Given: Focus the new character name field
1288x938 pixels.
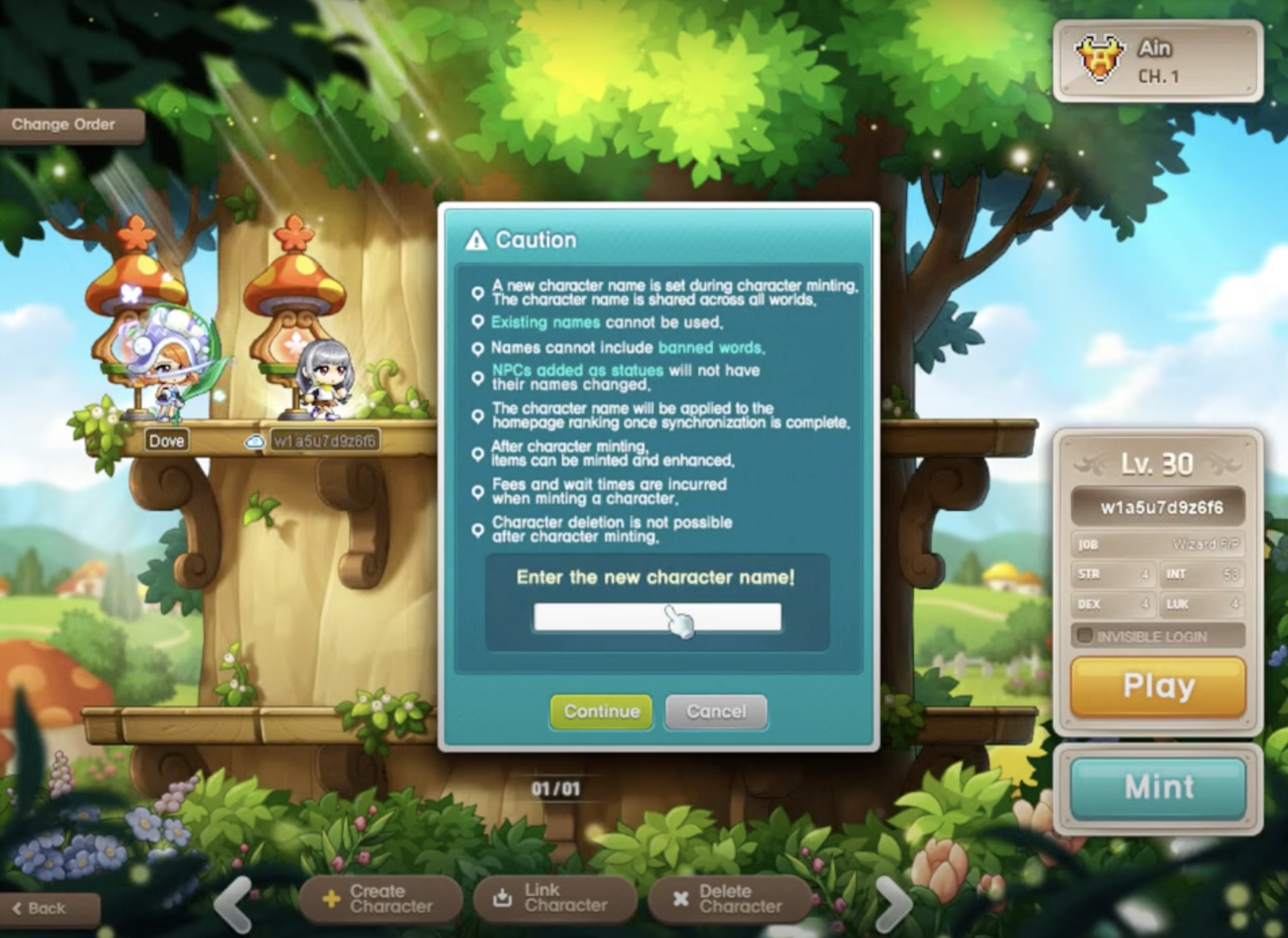Looking at the screenshot, I should pyautogui.click(x=657, y=618).
